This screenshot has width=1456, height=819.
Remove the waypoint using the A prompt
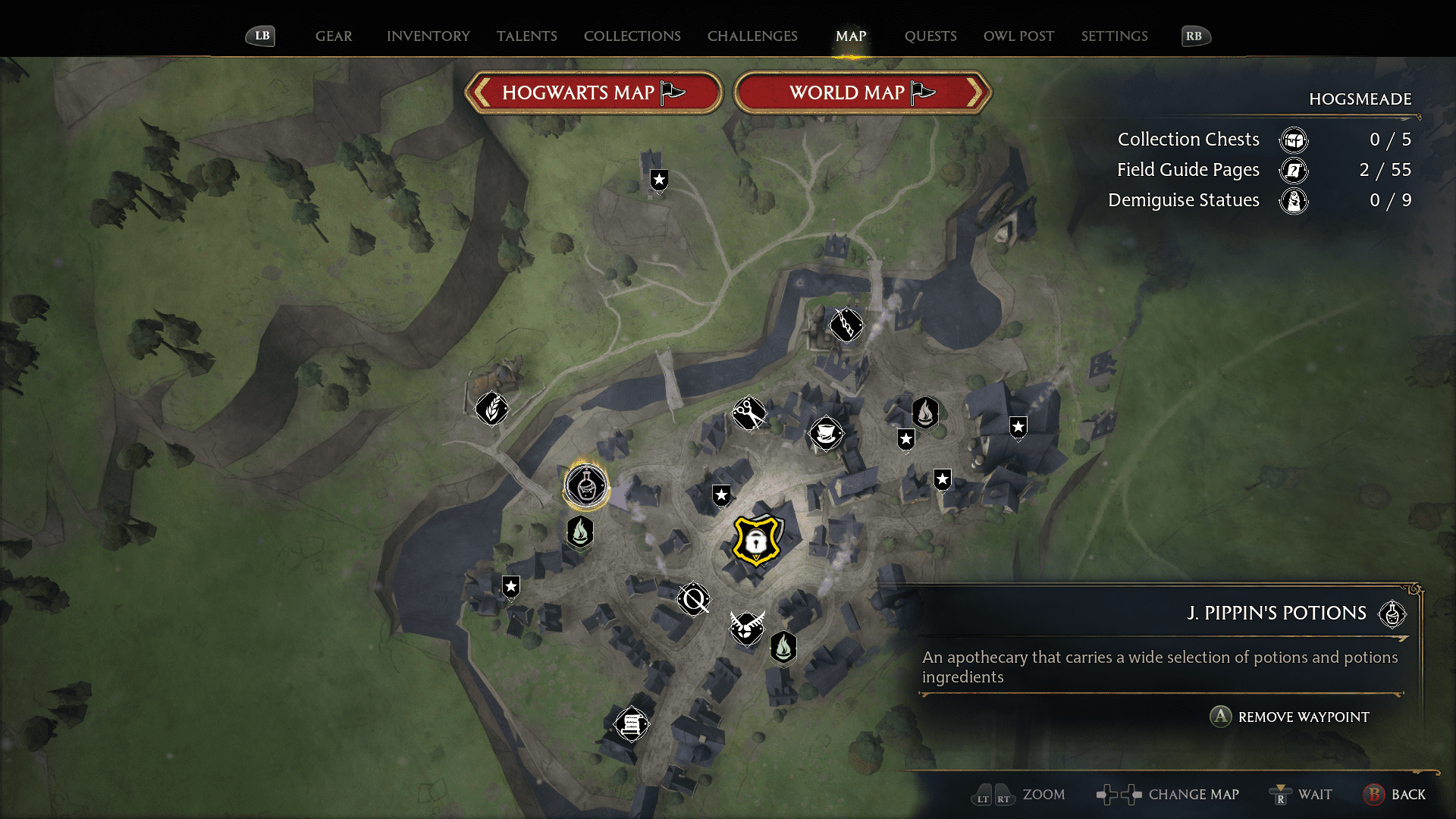pos(1219,717)
